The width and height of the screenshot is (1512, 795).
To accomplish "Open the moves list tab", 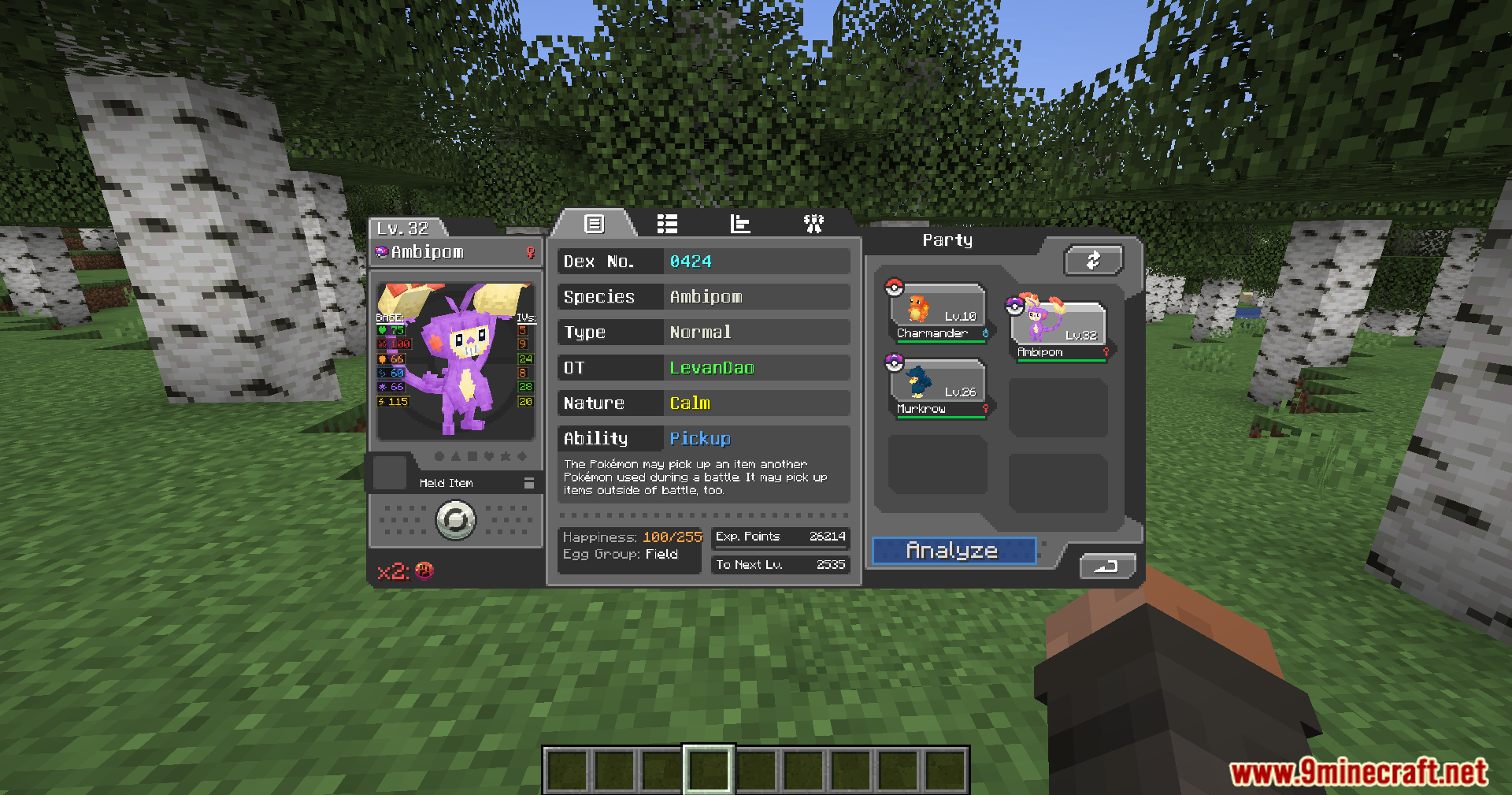I will [x=667, y=225].
